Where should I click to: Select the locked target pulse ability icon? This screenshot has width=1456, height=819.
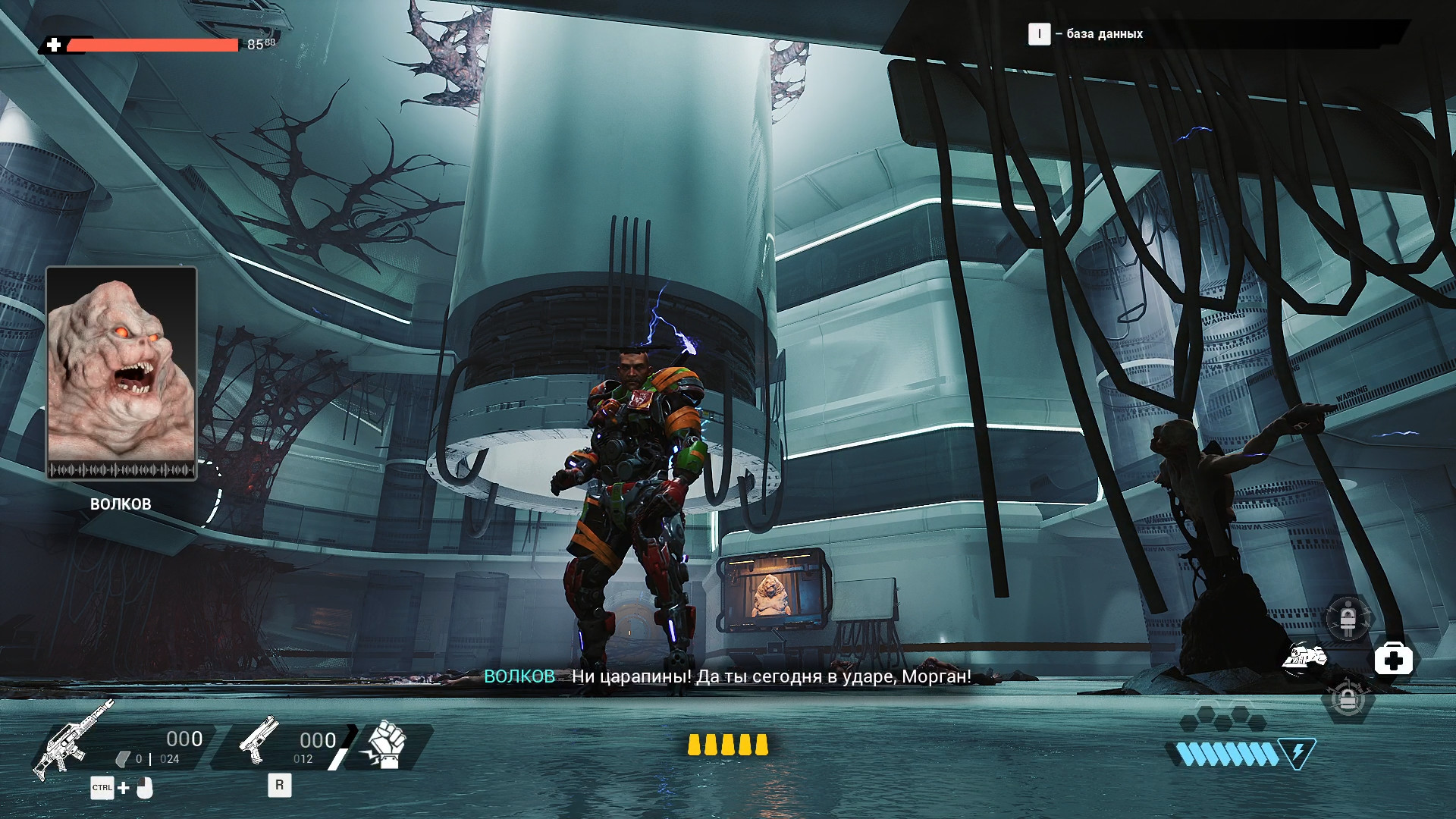[x=1348, y=698]
